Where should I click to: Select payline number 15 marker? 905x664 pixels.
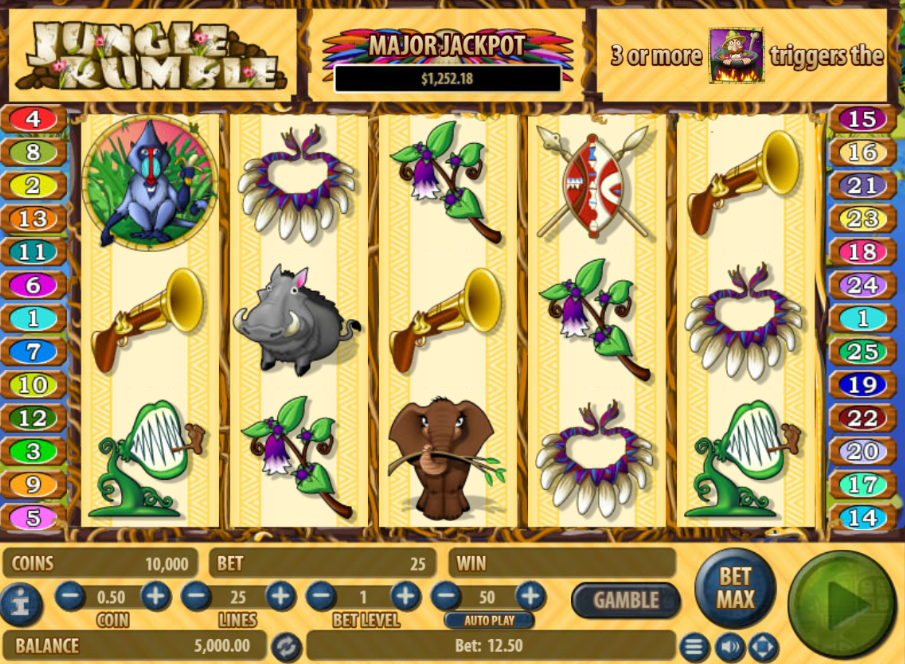pos(862,120)
